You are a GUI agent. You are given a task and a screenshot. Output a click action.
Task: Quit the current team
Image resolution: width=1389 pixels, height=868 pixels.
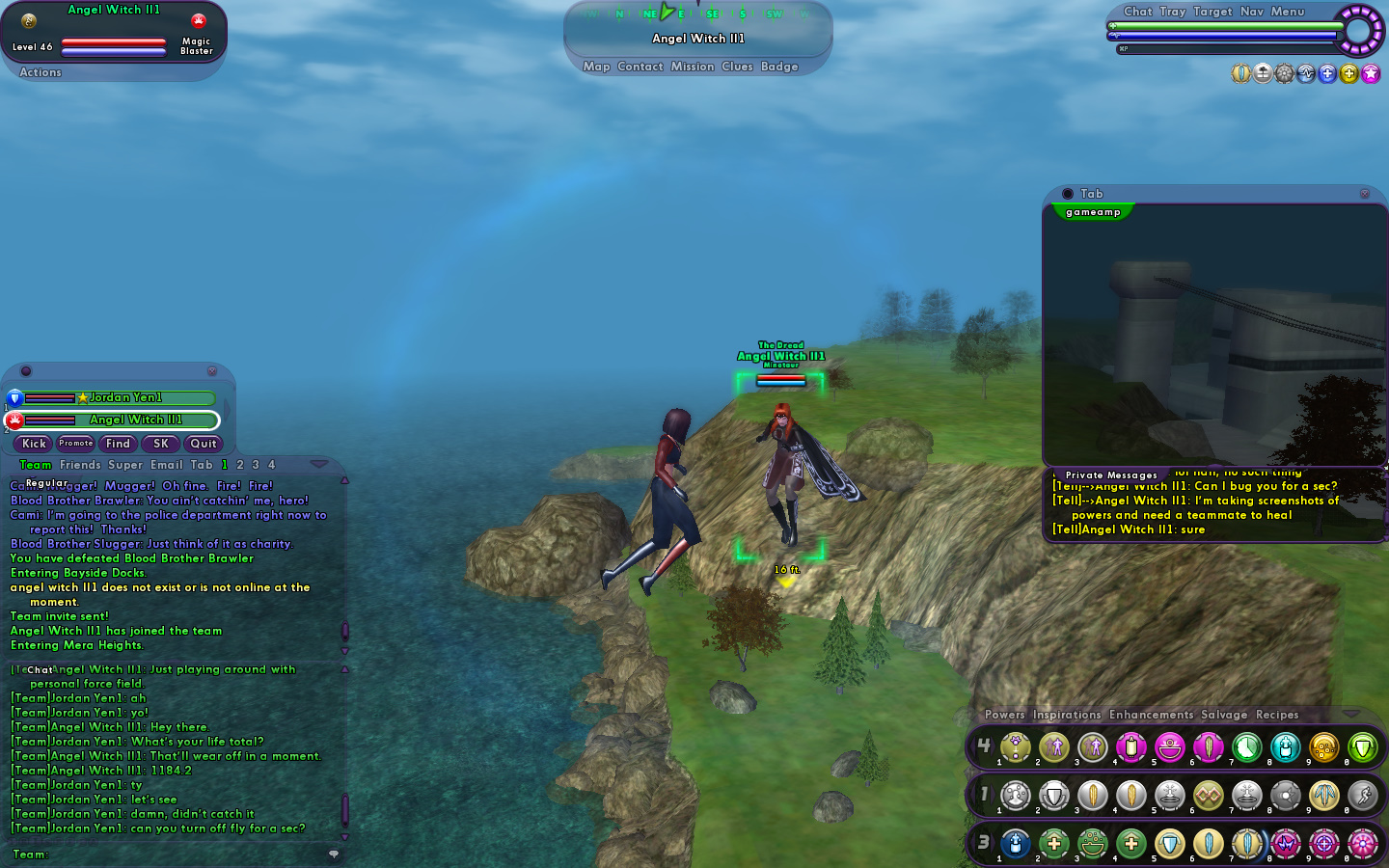tap(203, 444)
